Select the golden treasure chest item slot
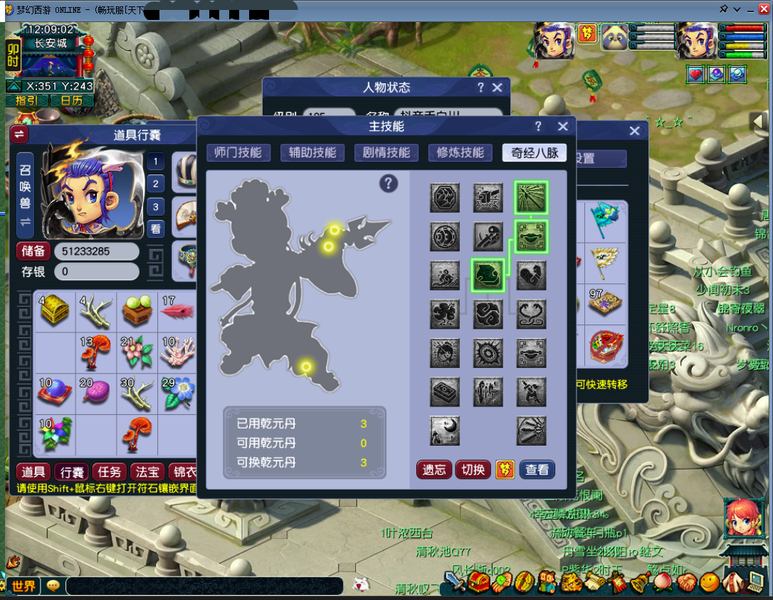 (54, 310)
